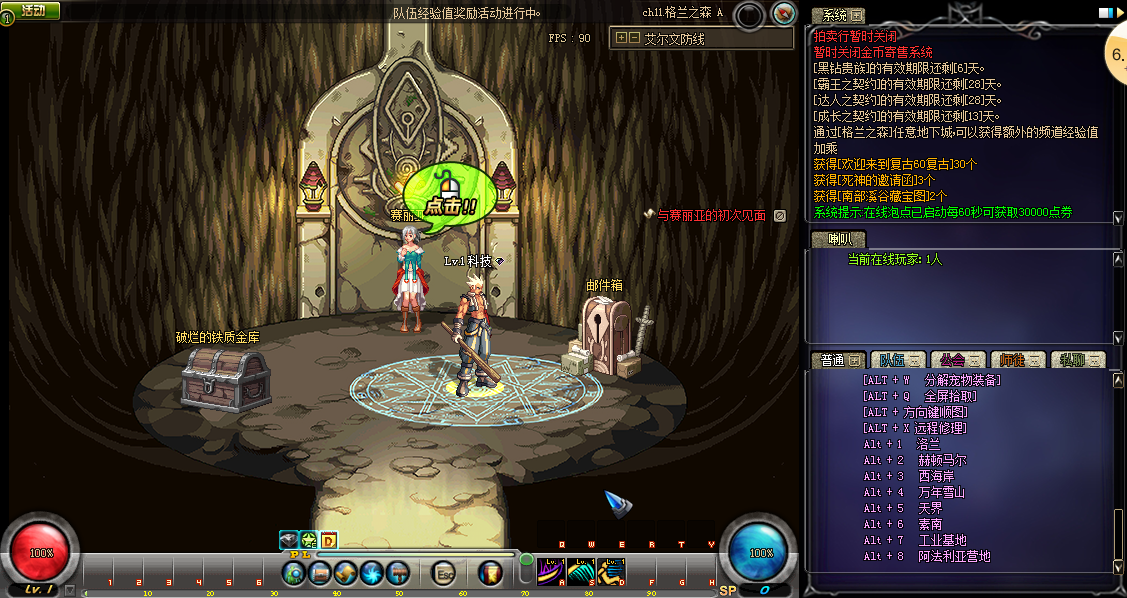Click the green 点击!! mouse prompt bubble
The image size is (1127, 598).
click(x=449, y=196)
